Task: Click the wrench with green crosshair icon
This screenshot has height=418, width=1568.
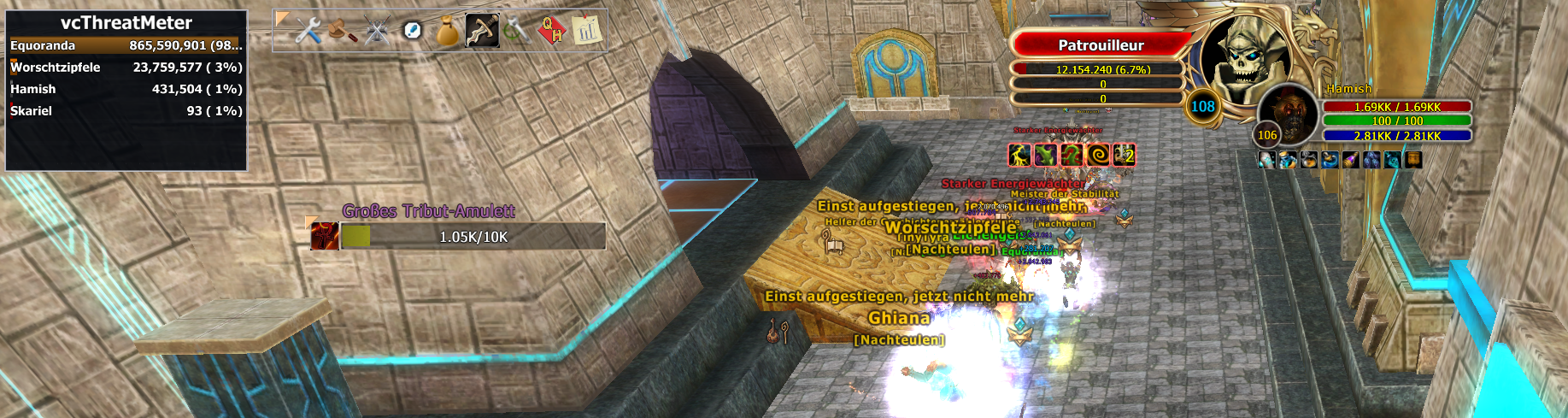Action: pos(517,32)
